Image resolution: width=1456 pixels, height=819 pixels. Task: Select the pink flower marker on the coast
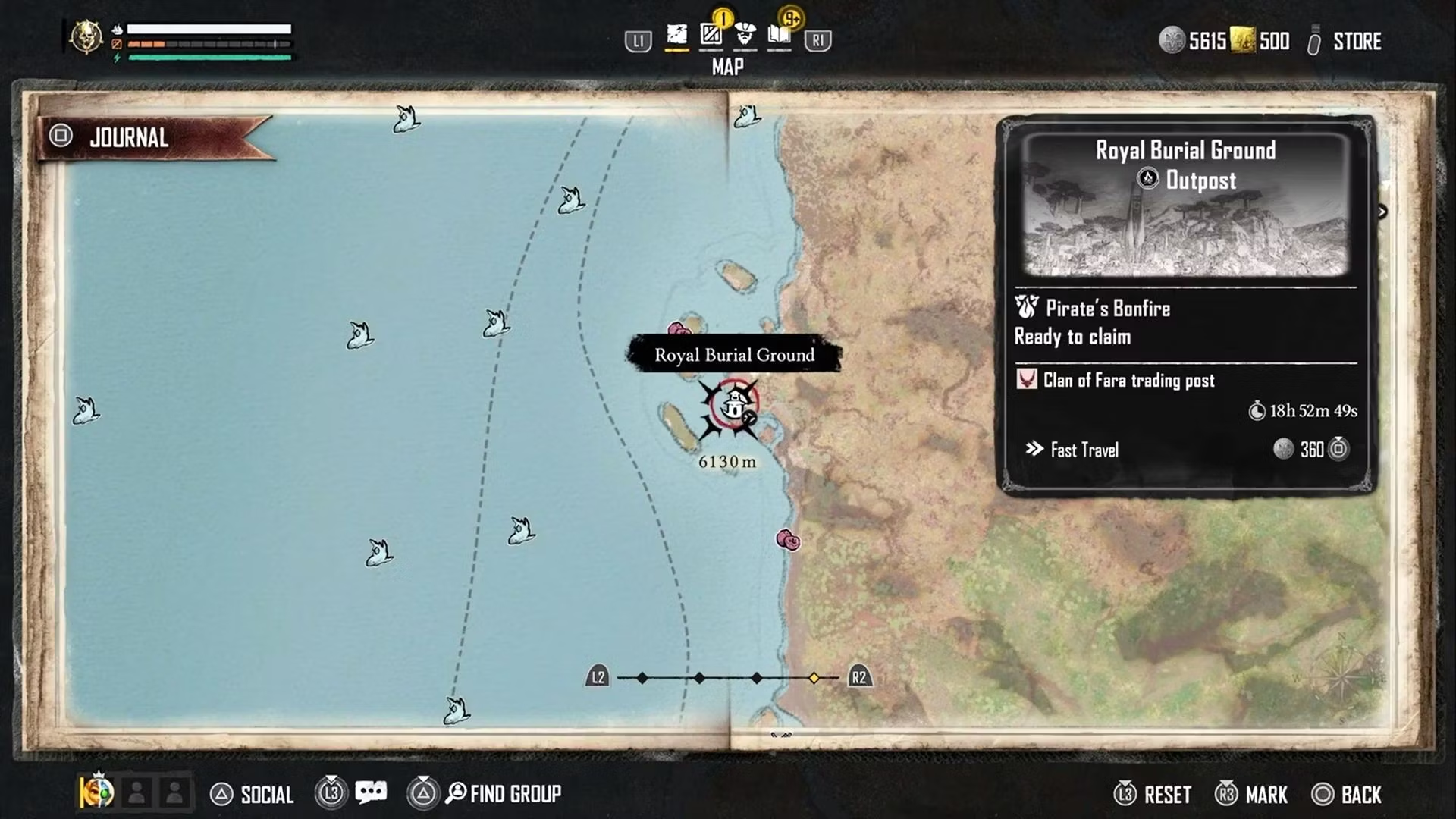[x=788, y=540]
